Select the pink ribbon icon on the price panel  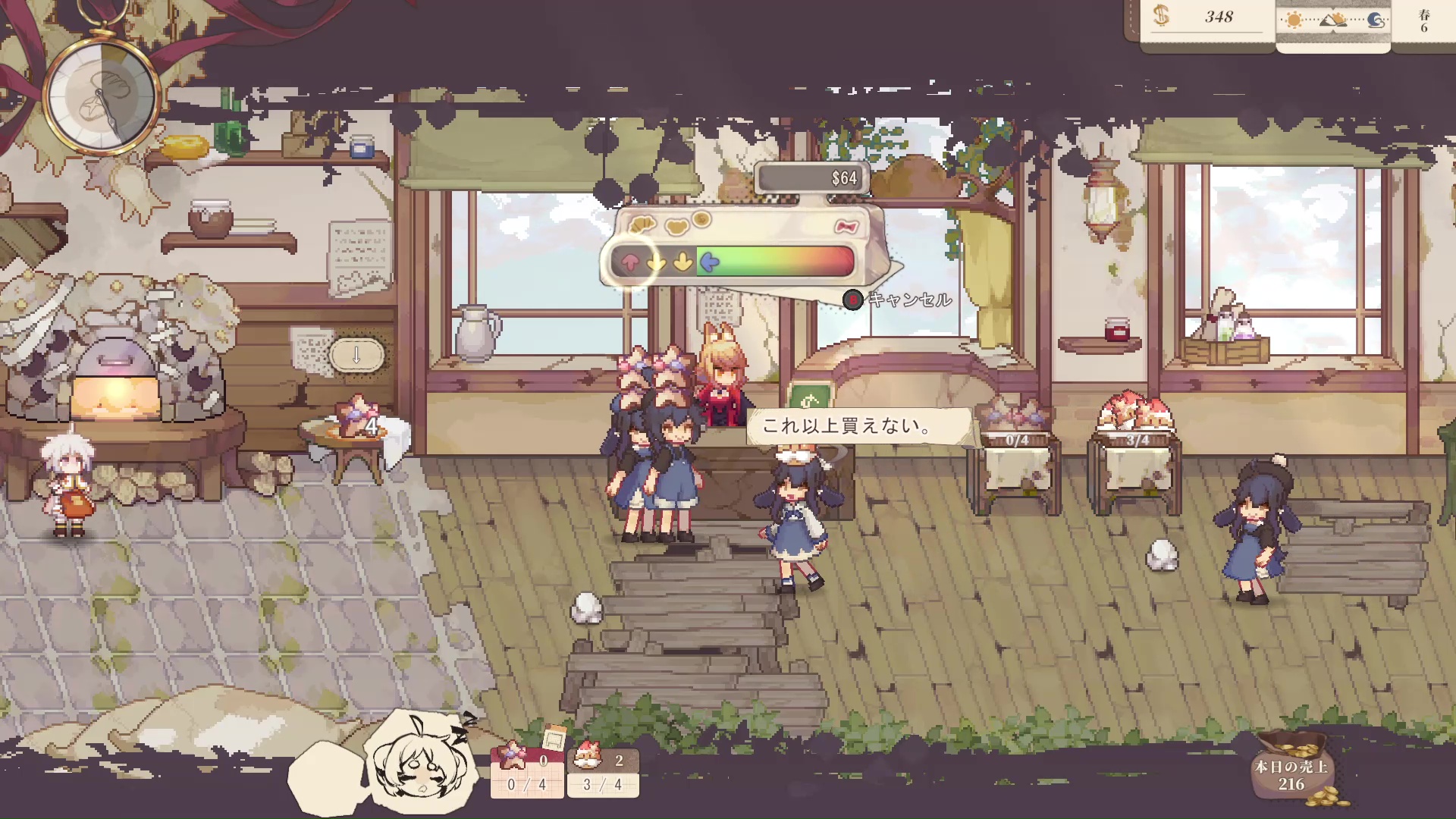tap(848, 227)
